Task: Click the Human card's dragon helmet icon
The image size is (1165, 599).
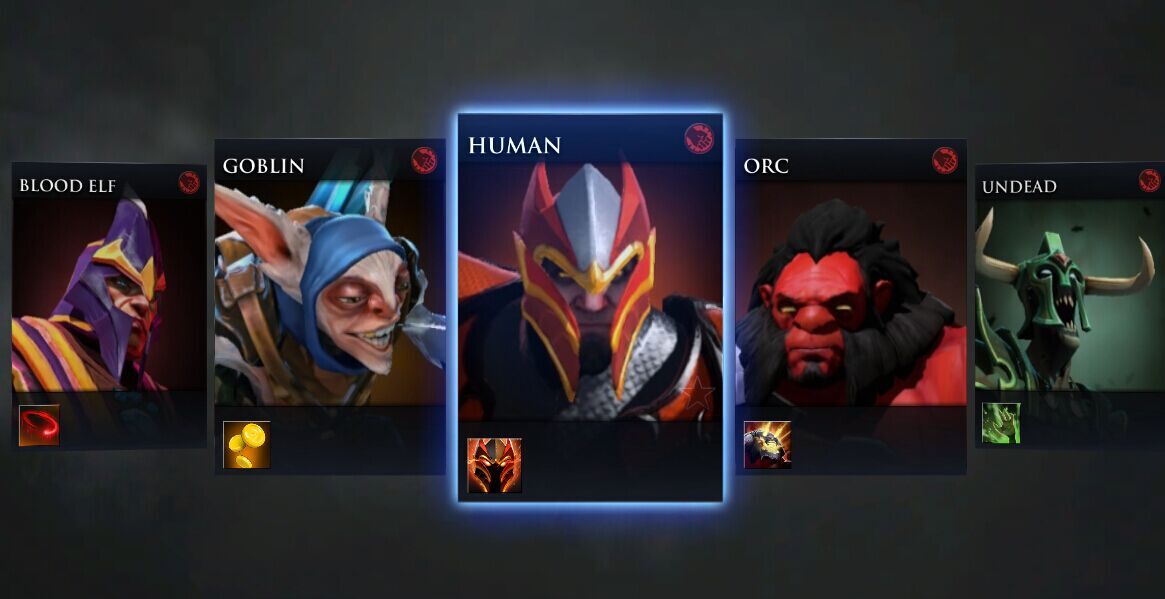Action: (x=494, y=466)
